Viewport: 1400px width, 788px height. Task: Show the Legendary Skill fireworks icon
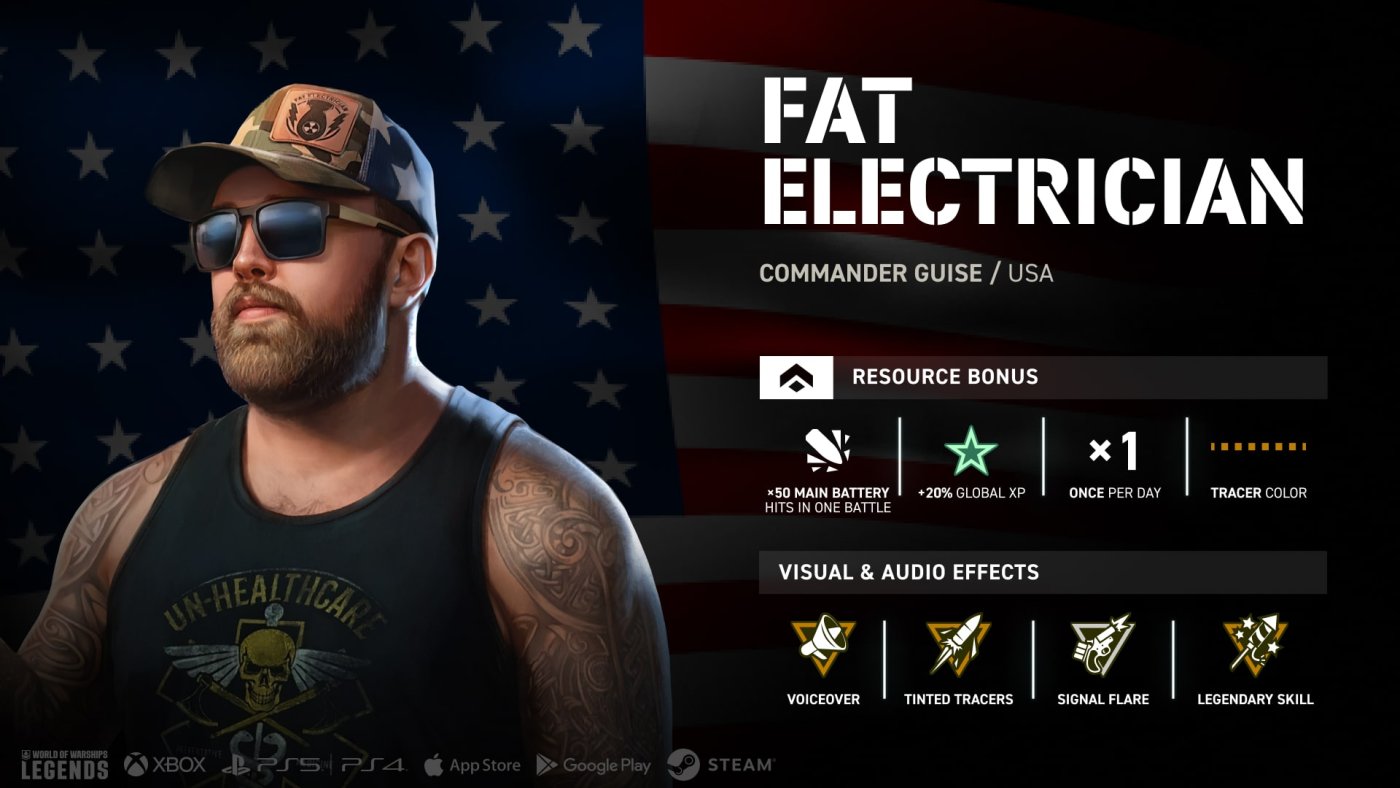pos(1255,645)
